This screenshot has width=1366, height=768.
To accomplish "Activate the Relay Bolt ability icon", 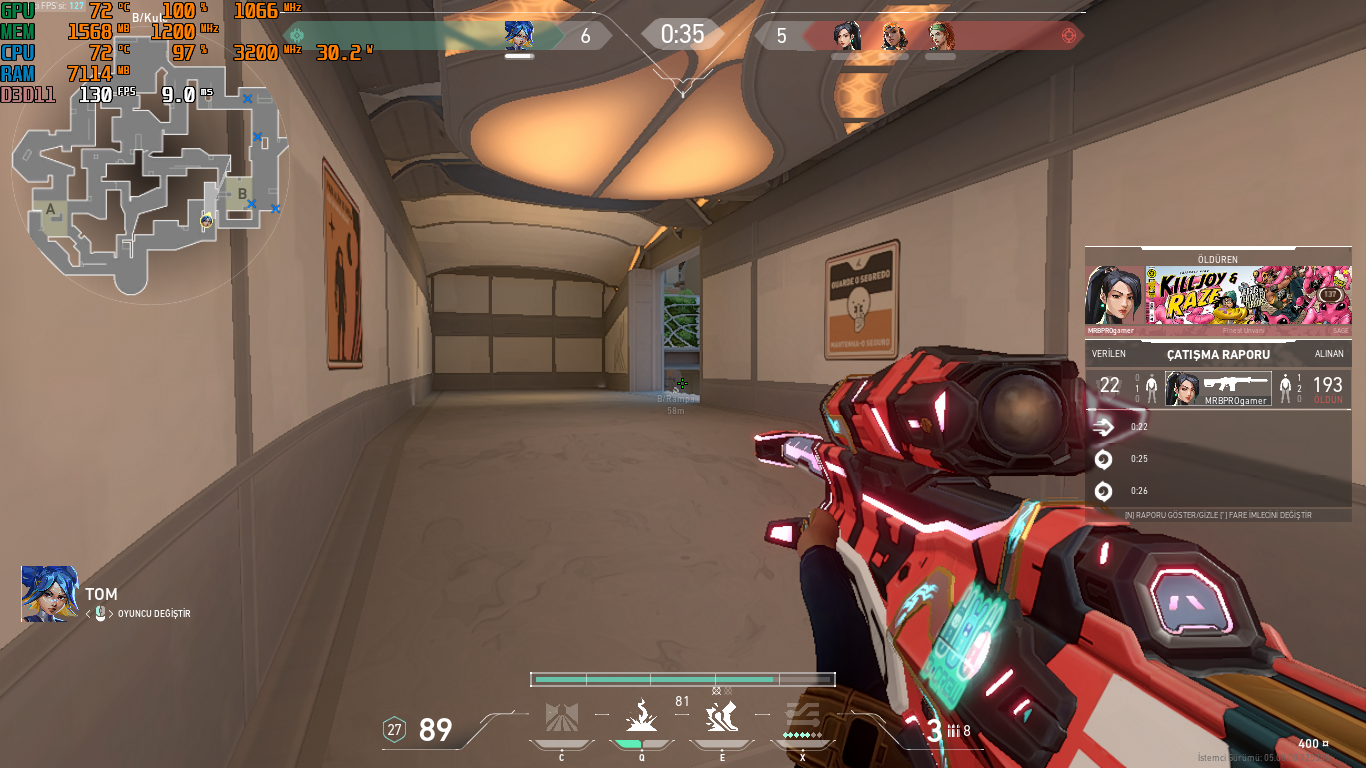I will (x=641, y=718).
